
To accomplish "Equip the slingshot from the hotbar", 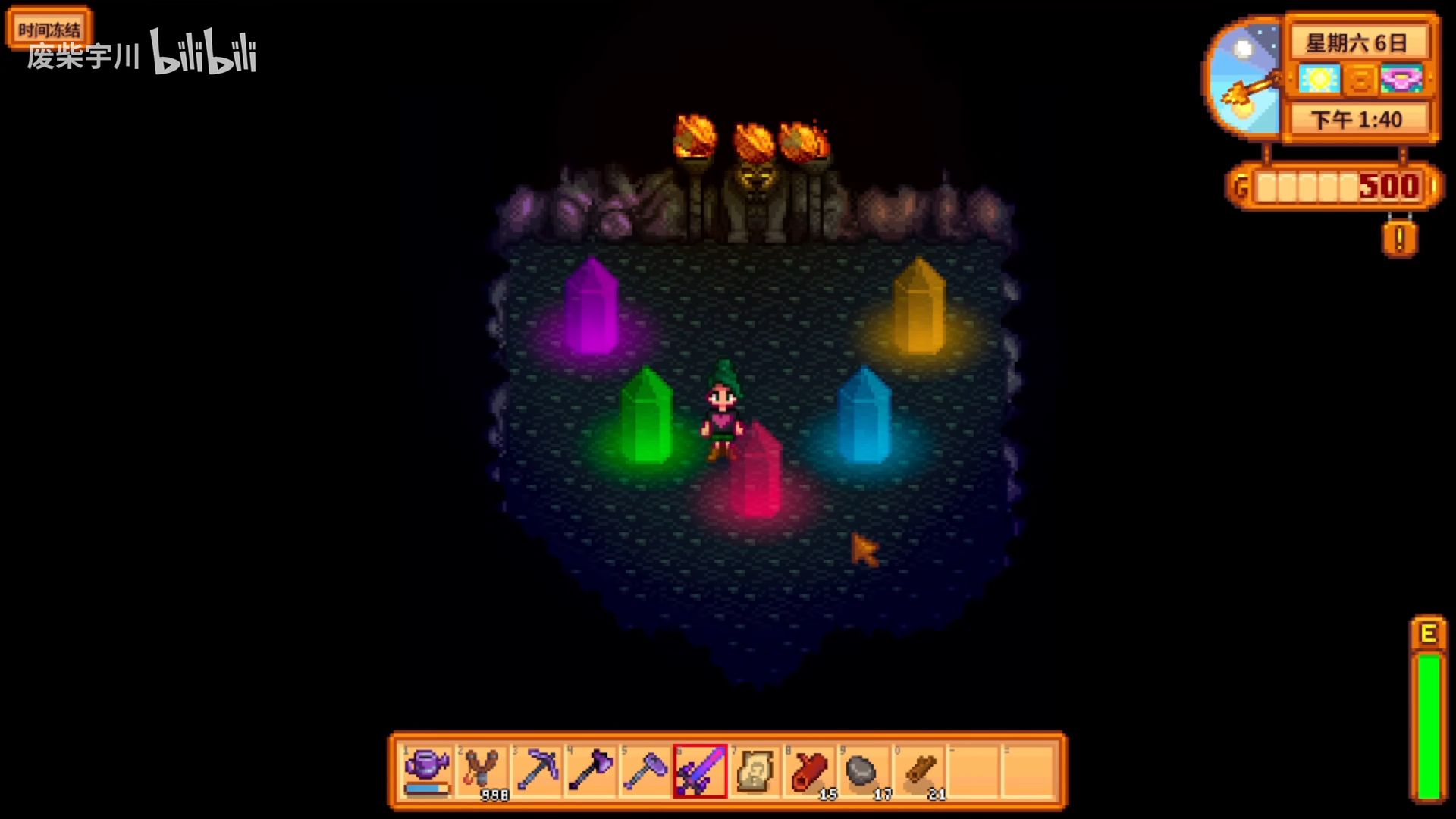I will (x=482, y=770).
